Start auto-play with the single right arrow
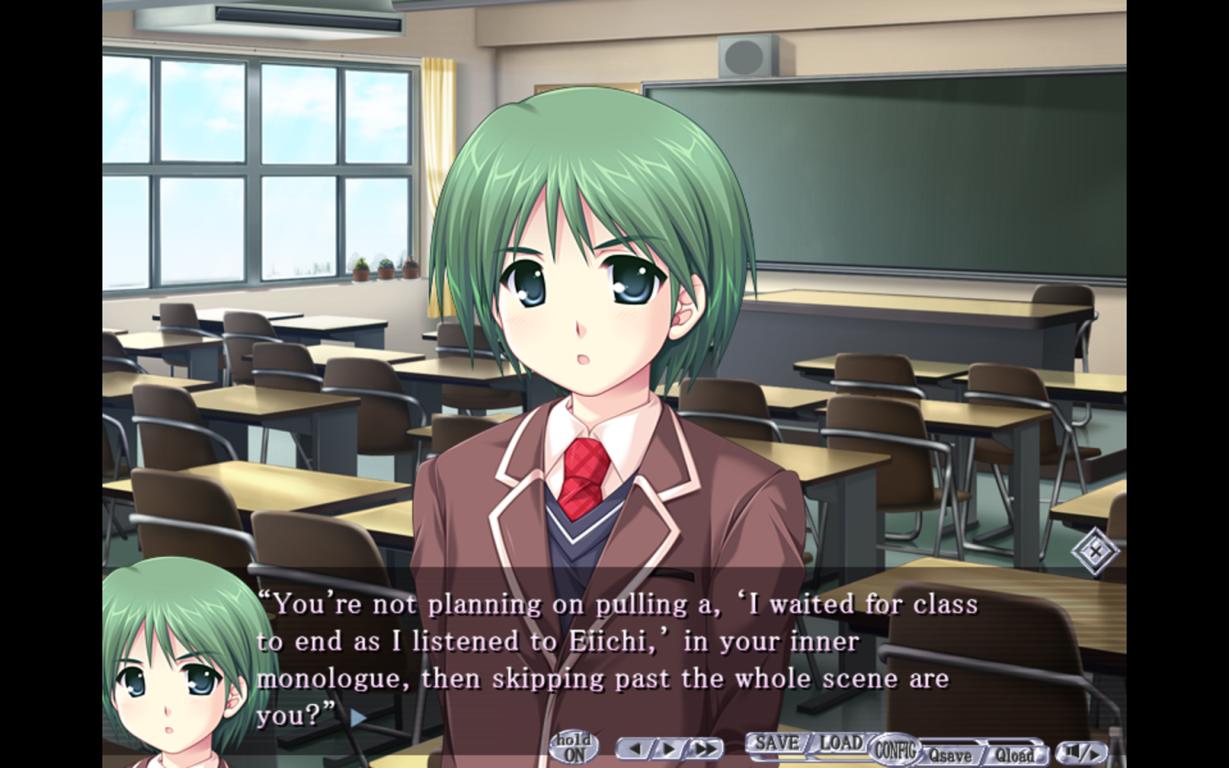The image size is (1229, 768). coord(667,748)
